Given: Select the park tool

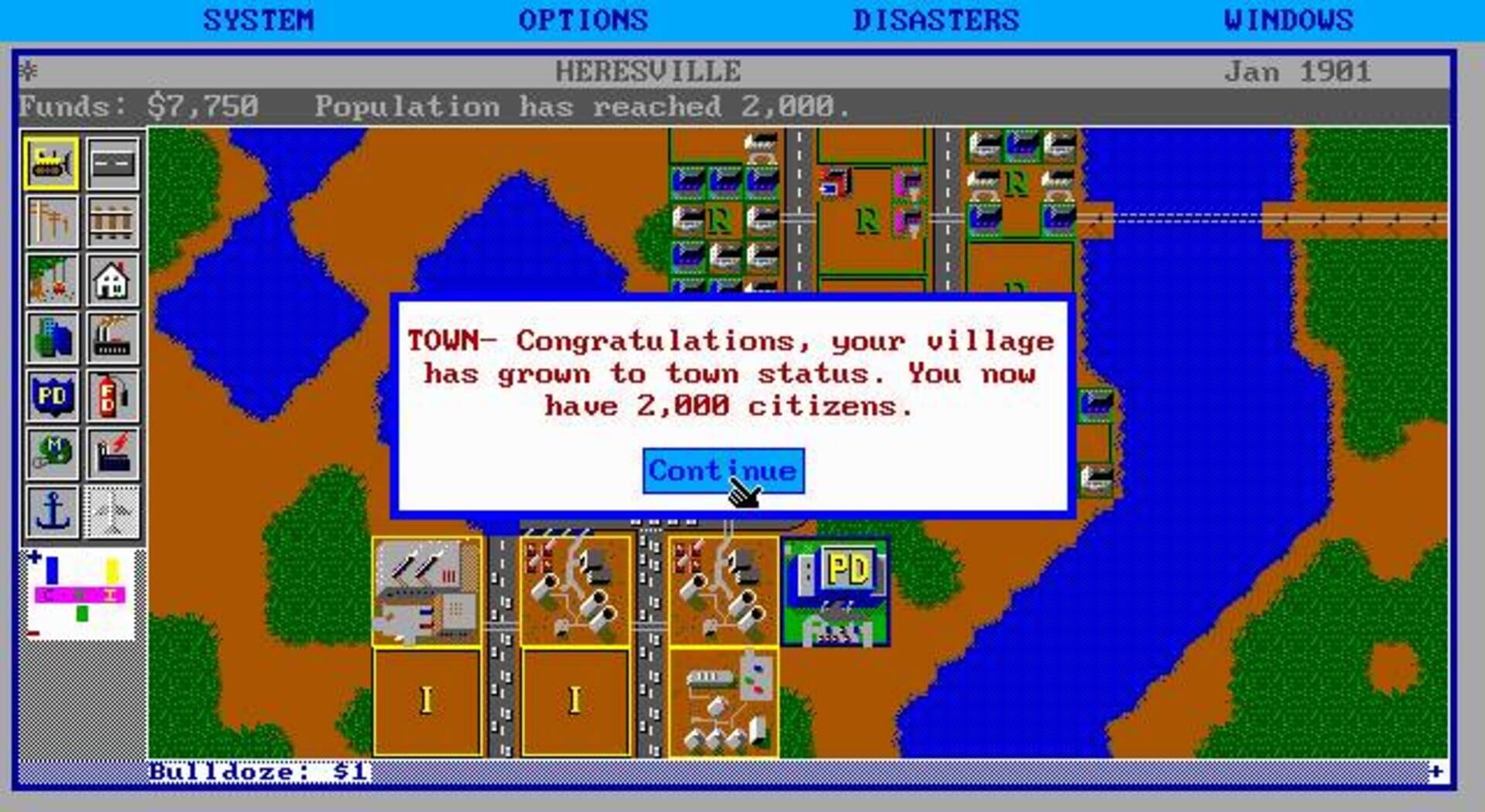Looking at the screenshot, I should click(51, 281).
